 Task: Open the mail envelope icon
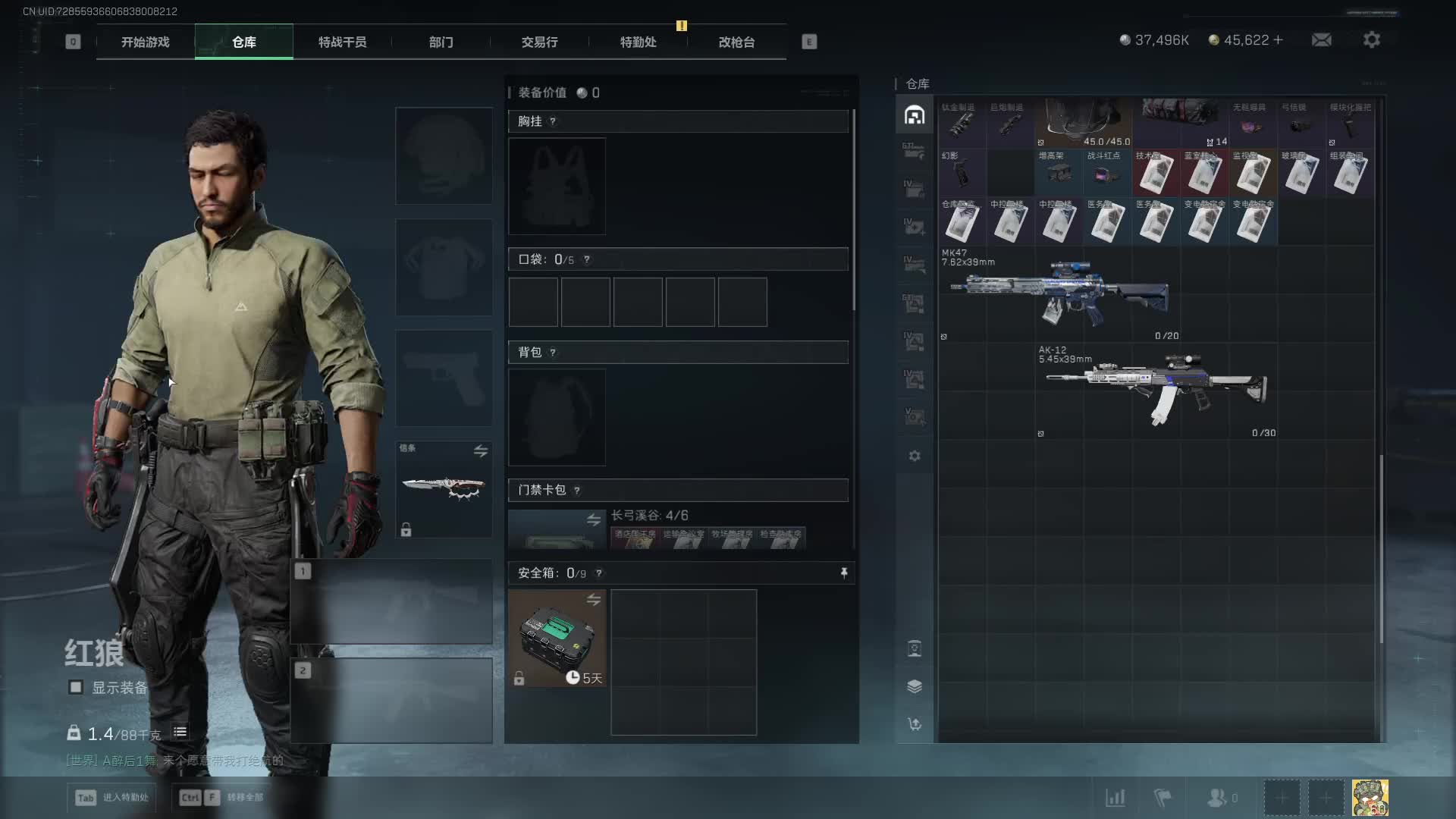coord(1321,39)
